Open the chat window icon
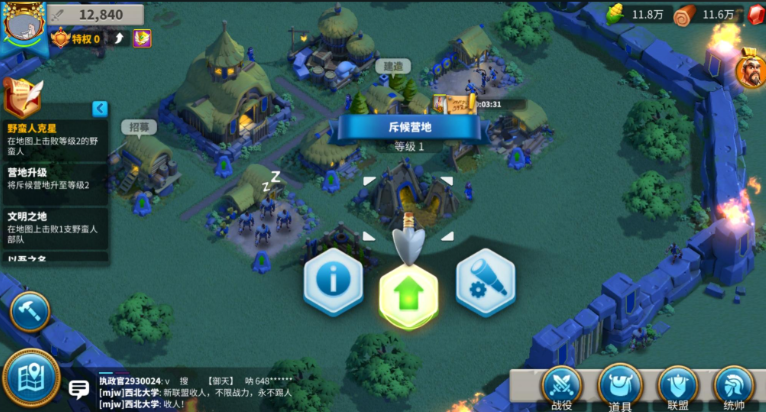Viewport: 766px width, 412px height. 78,388
